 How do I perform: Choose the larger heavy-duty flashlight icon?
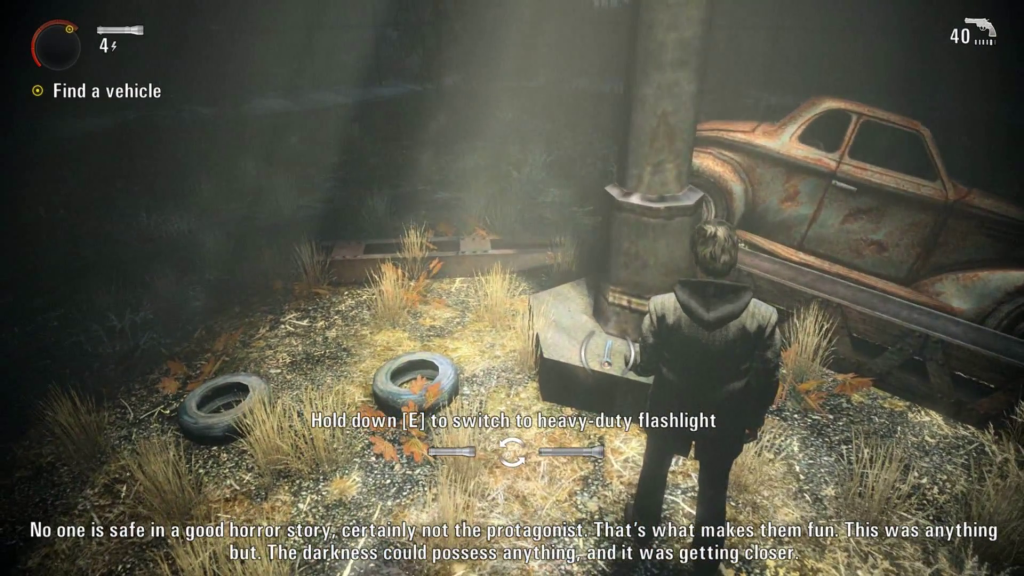pos(571,452)
